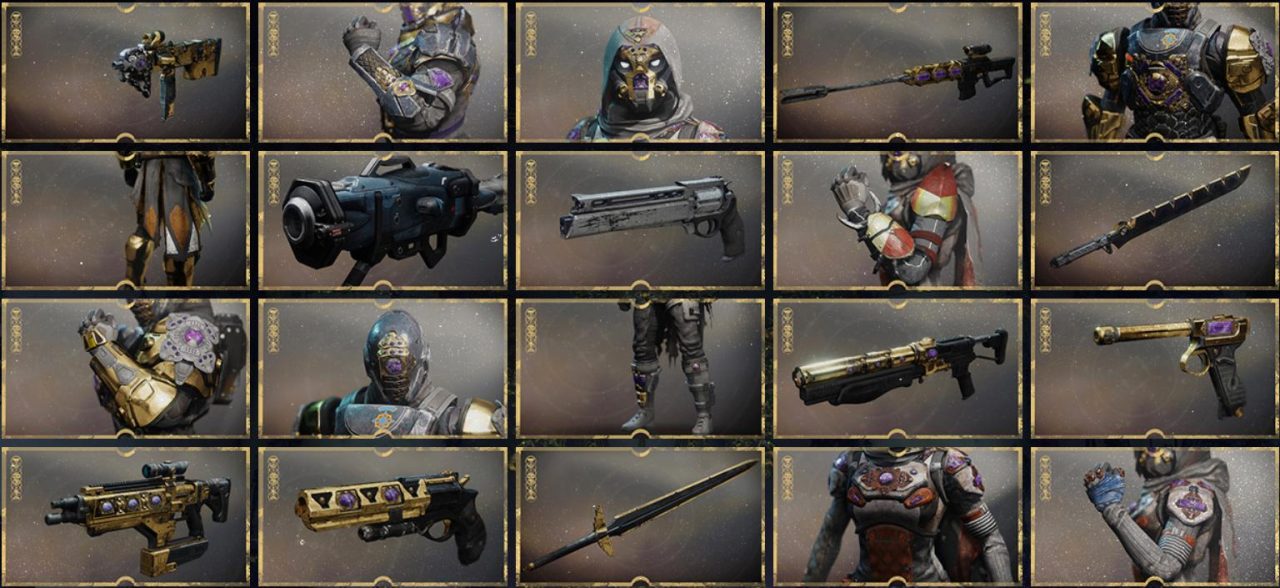The width and height of the screenshot is (1280, 588).
Task: Select the dark leg armor boots tile
Action: [641, 368]
